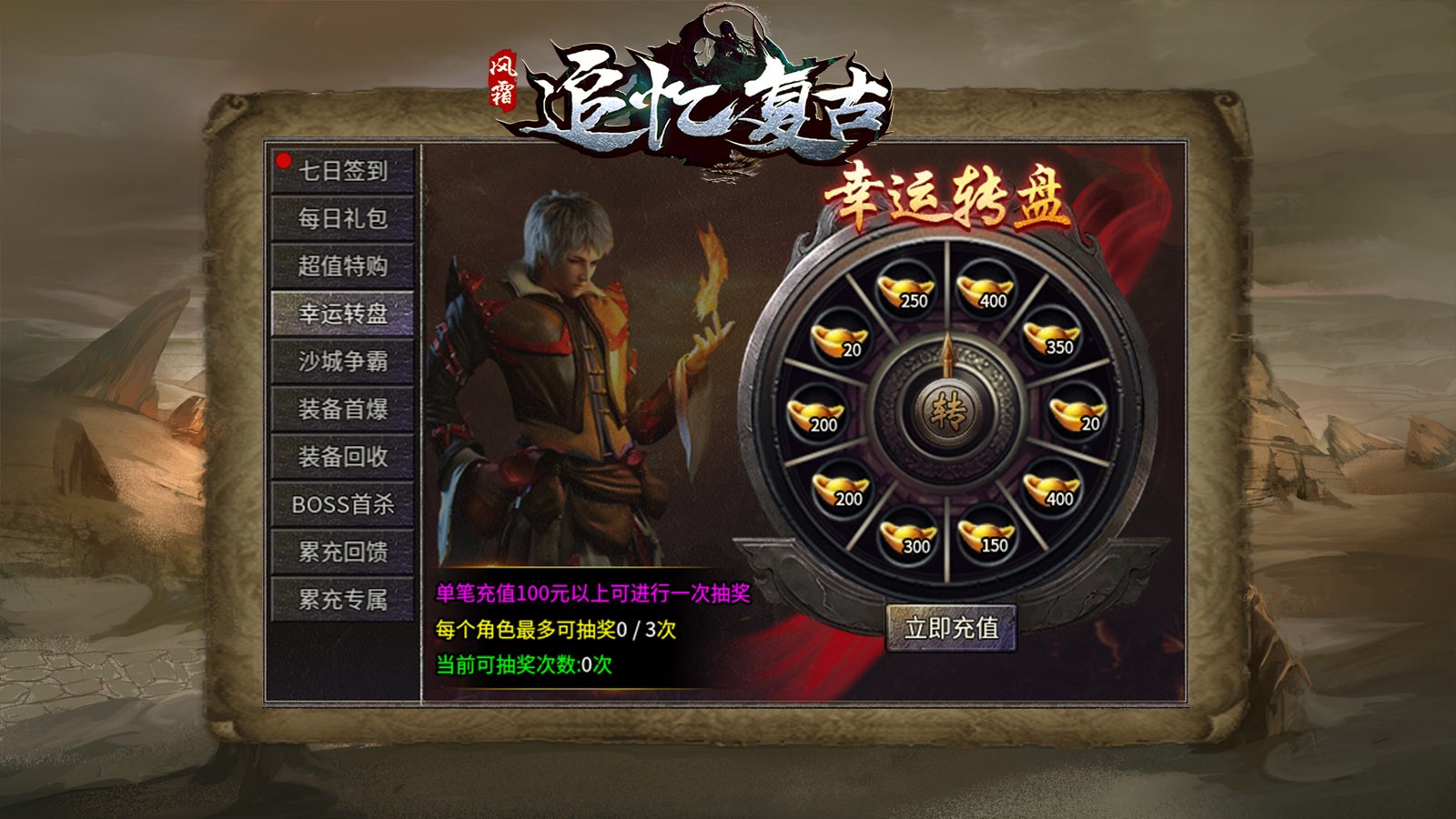Click the 立即充值 recharge button
Screen dimensions: 1456x819
point(952,627)
